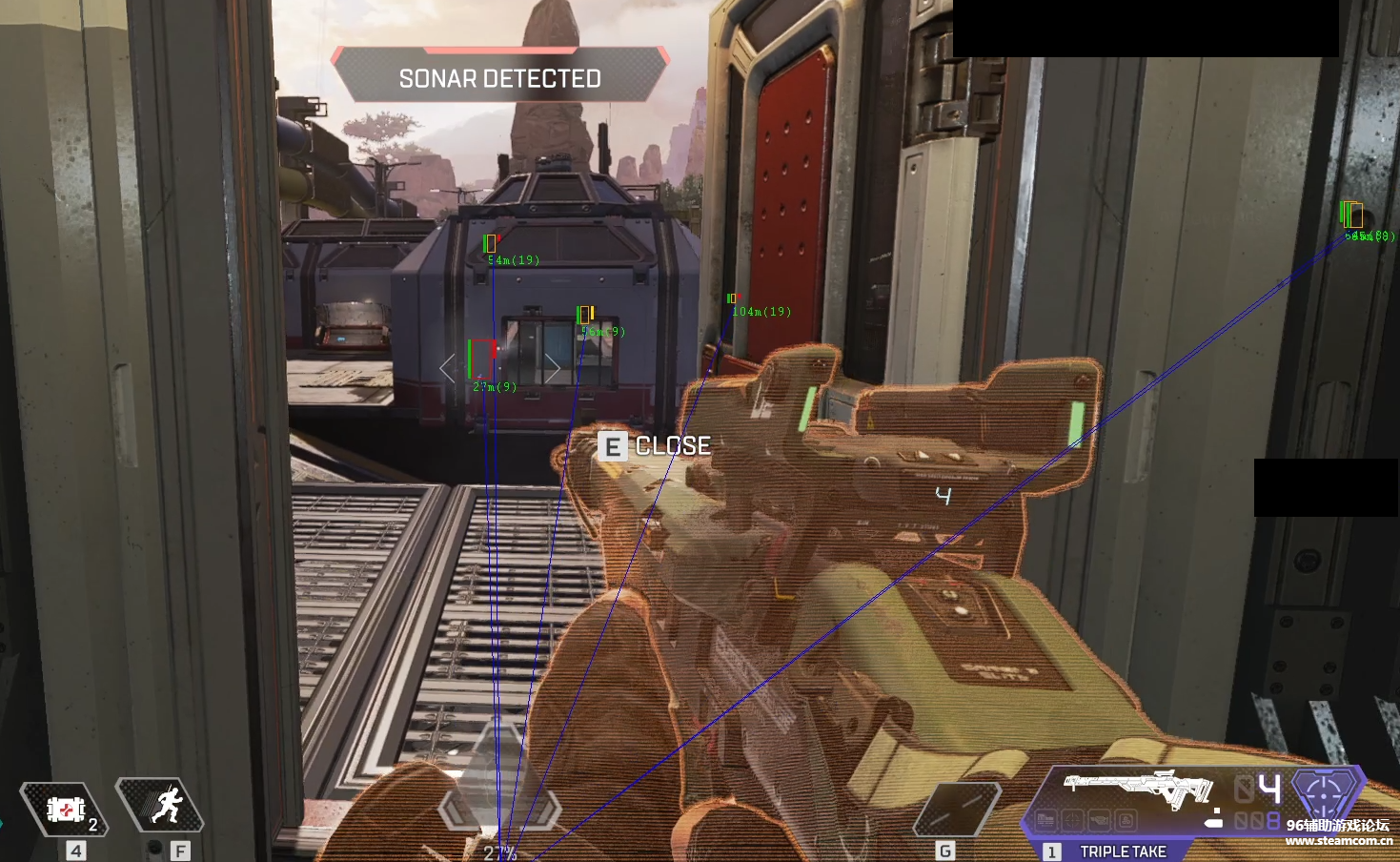Select the Med Kit icon in the HUD
This screenshot has height=862, width=1400.
tap(65, 807)
